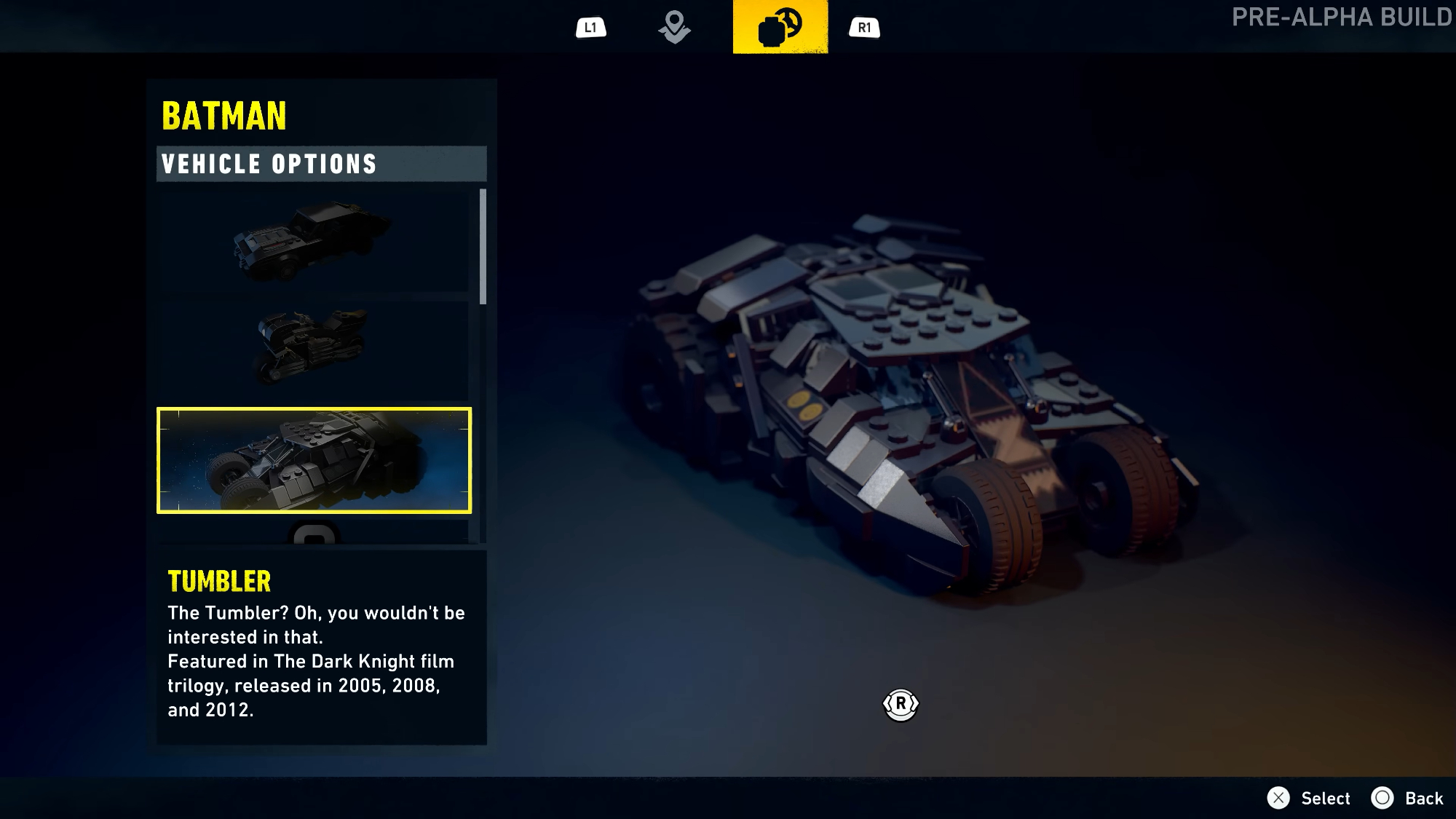The image size is (1456, 819).
Task: Open the highlighted character customization tab
Action: coord(780,27)
